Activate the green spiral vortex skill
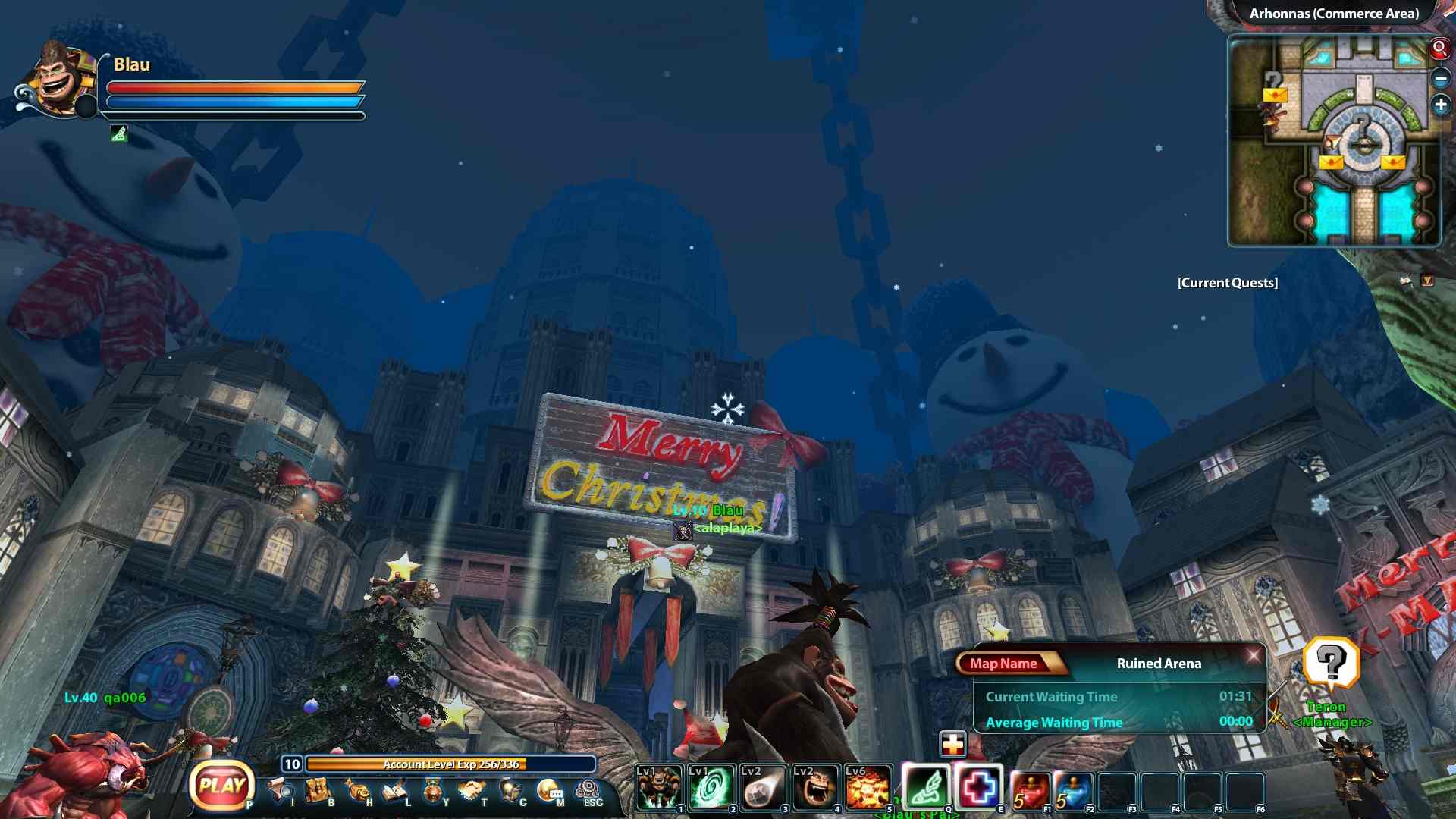Viewport: 1456px width, 819px height. [711, 788]
